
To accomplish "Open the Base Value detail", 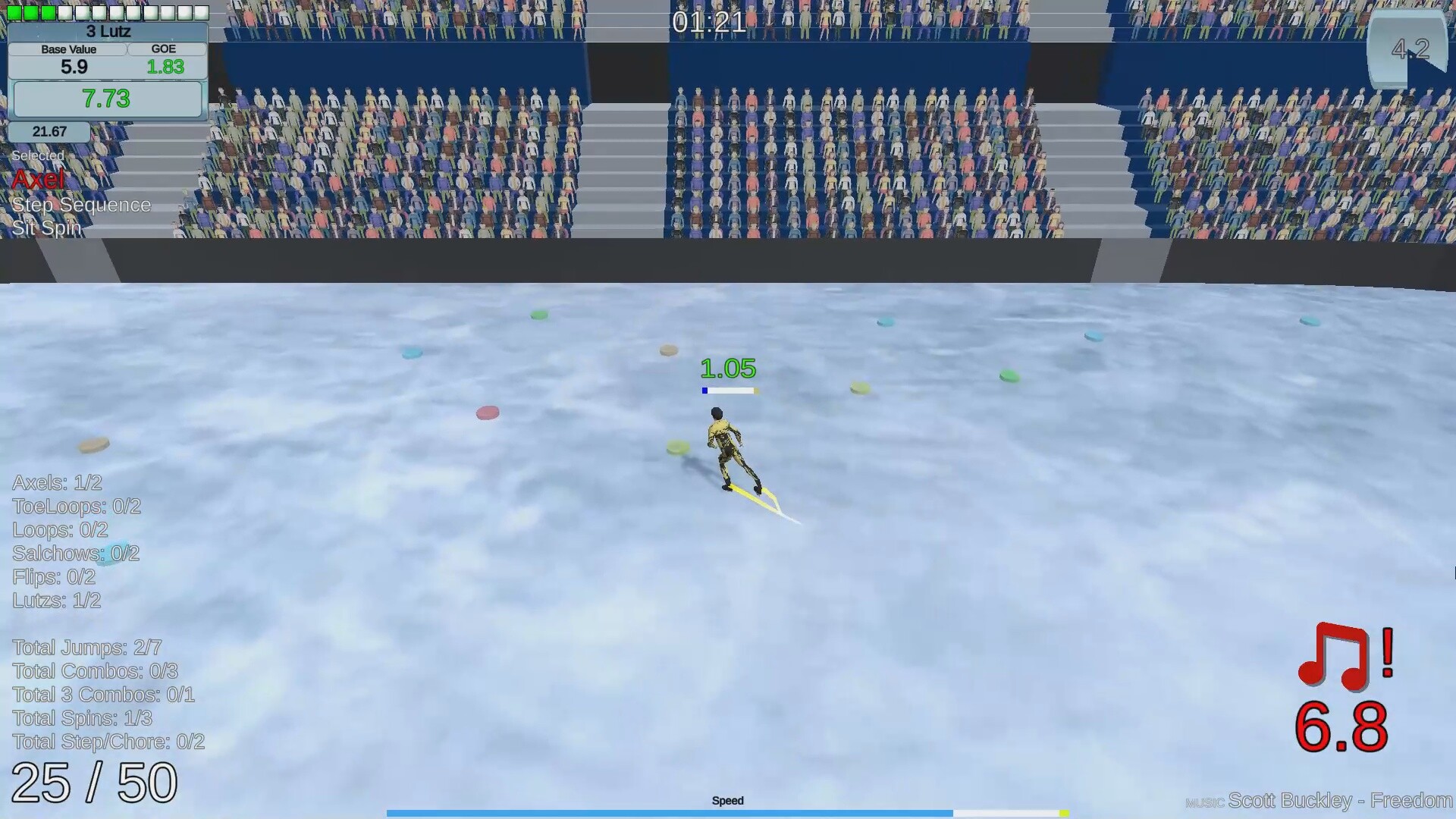I will [68, 49].
